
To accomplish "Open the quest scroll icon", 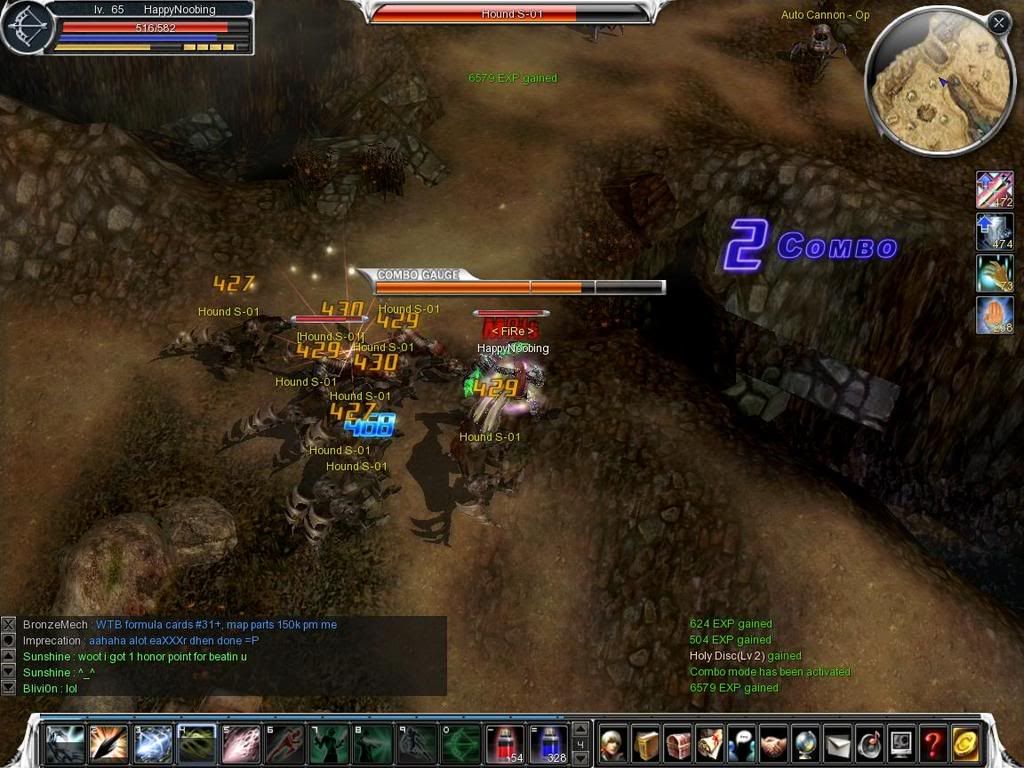I will click(710, 744).
